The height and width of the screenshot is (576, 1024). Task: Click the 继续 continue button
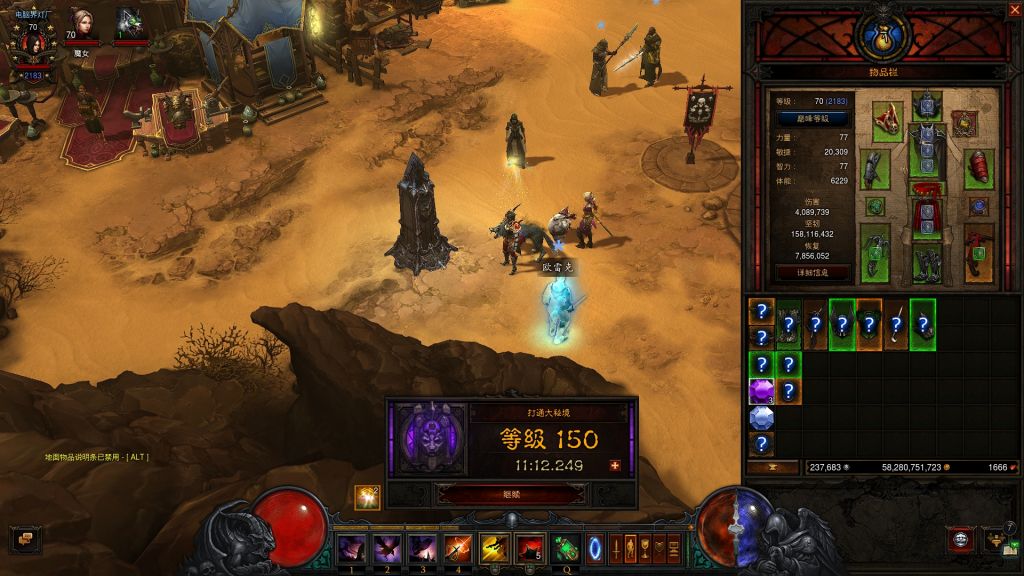click(x=511, y=494)
